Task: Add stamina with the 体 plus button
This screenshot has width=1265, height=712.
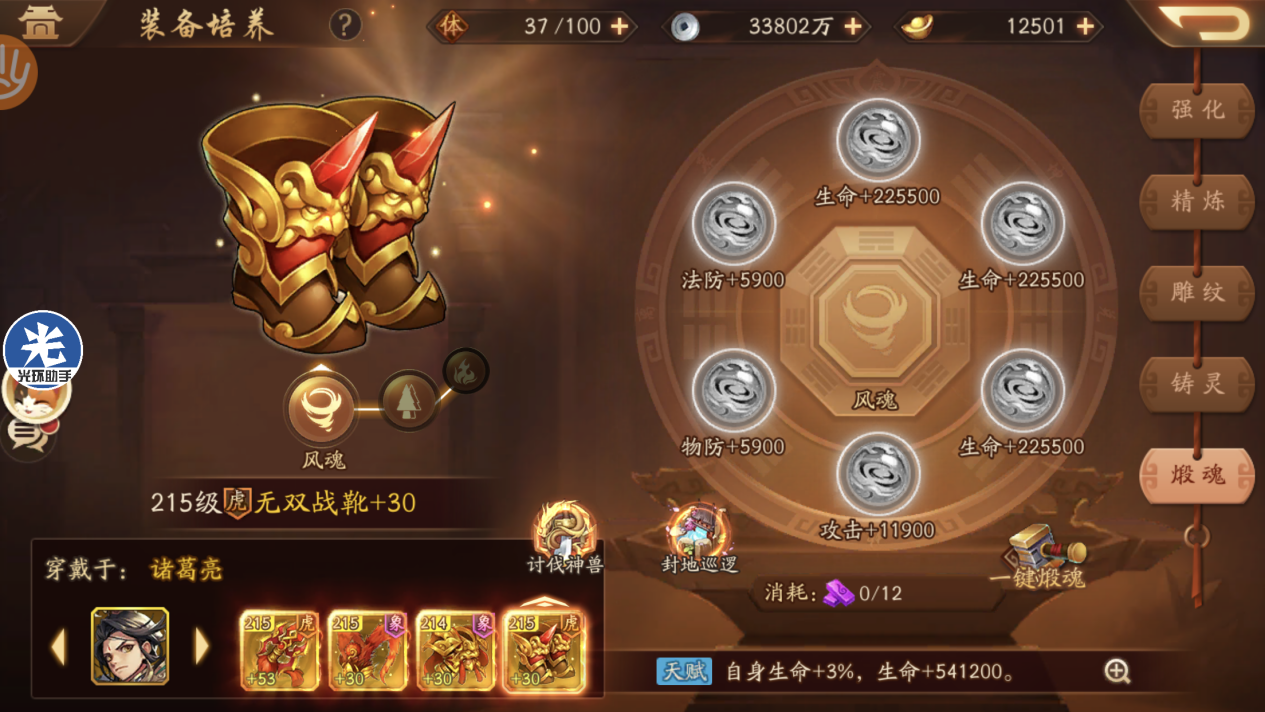Action: click(620, 27)
